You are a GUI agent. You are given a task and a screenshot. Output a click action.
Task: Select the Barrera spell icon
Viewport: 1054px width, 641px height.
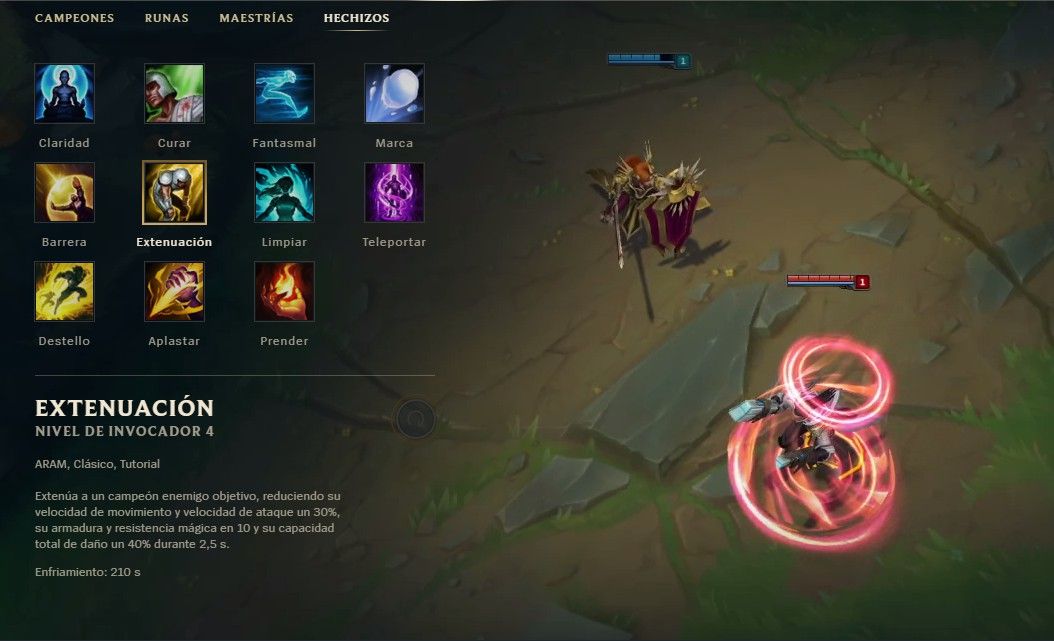64,193
